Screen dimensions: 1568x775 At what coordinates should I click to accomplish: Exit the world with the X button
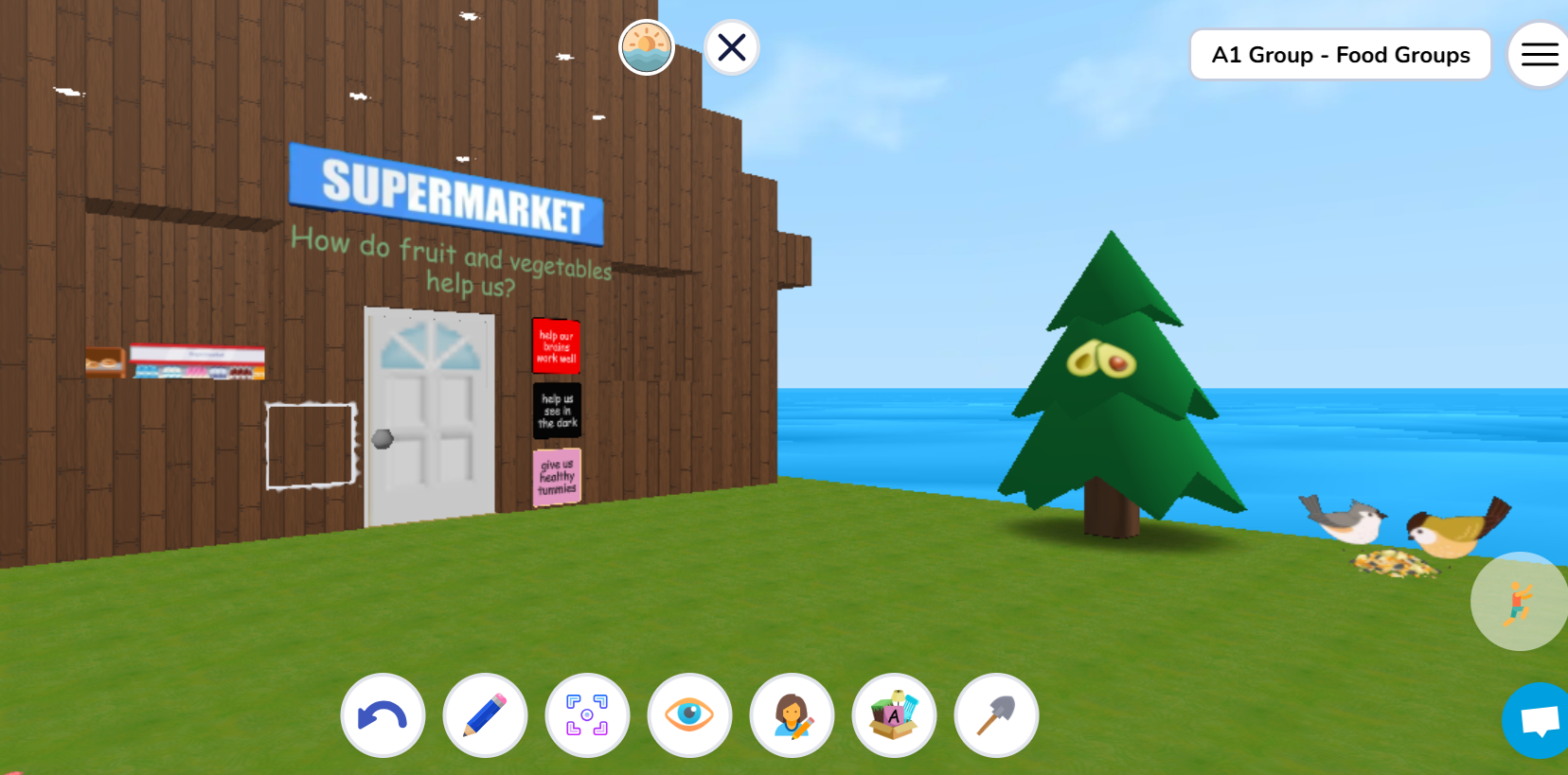[730, 46]
